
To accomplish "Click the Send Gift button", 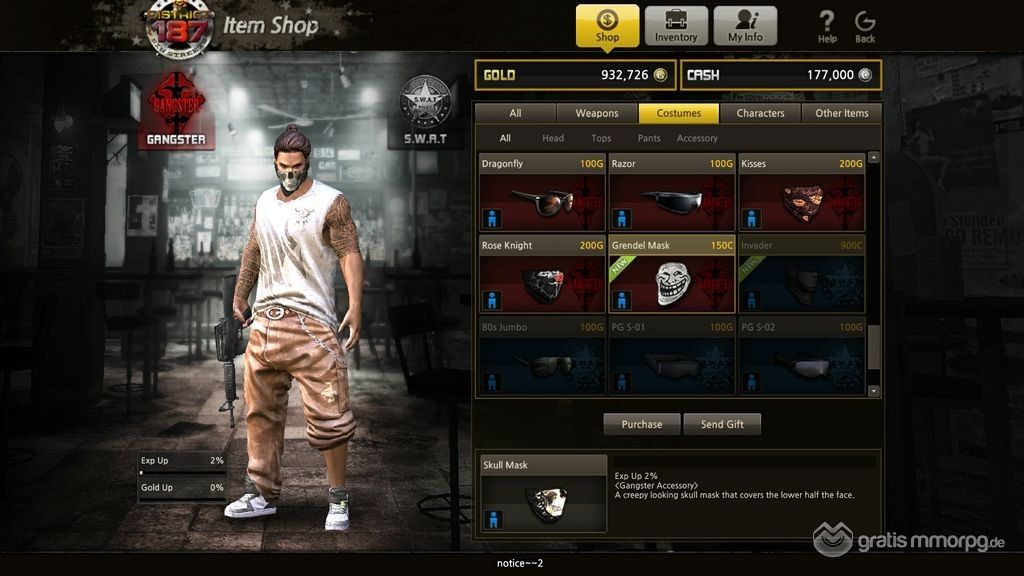I will pos(722,424).
